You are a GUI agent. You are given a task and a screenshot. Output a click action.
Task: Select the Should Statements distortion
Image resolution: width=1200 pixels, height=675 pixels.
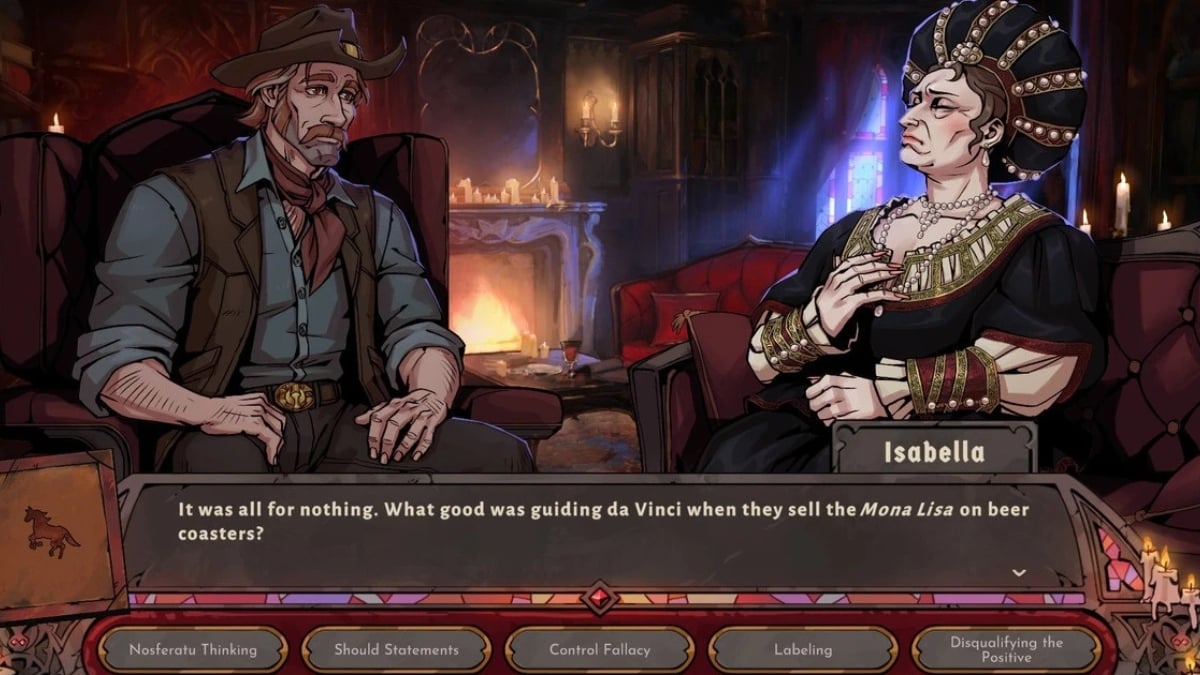396,650
